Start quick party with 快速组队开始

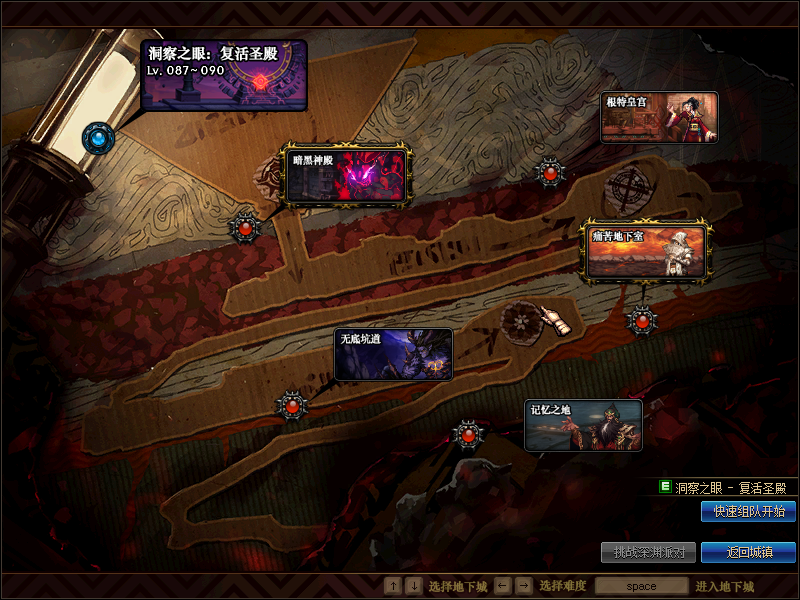(x=748, y=512)
